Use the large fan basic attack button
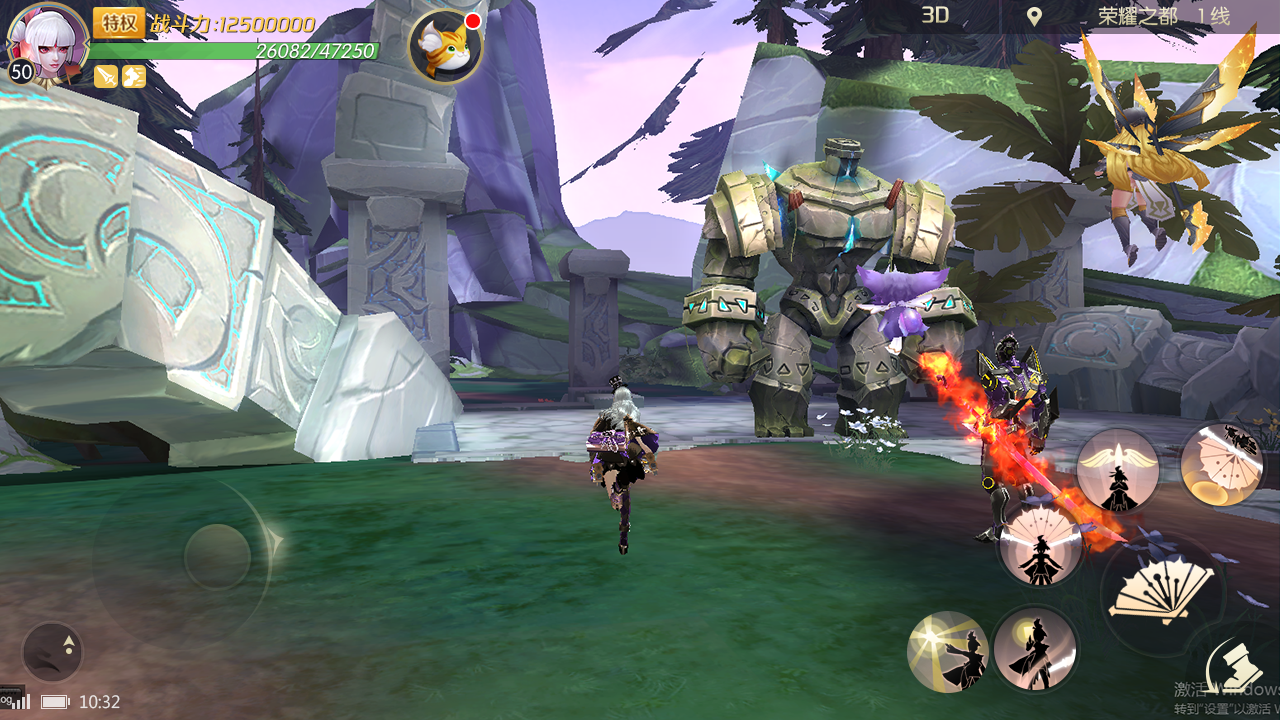 coord(1161,593)
